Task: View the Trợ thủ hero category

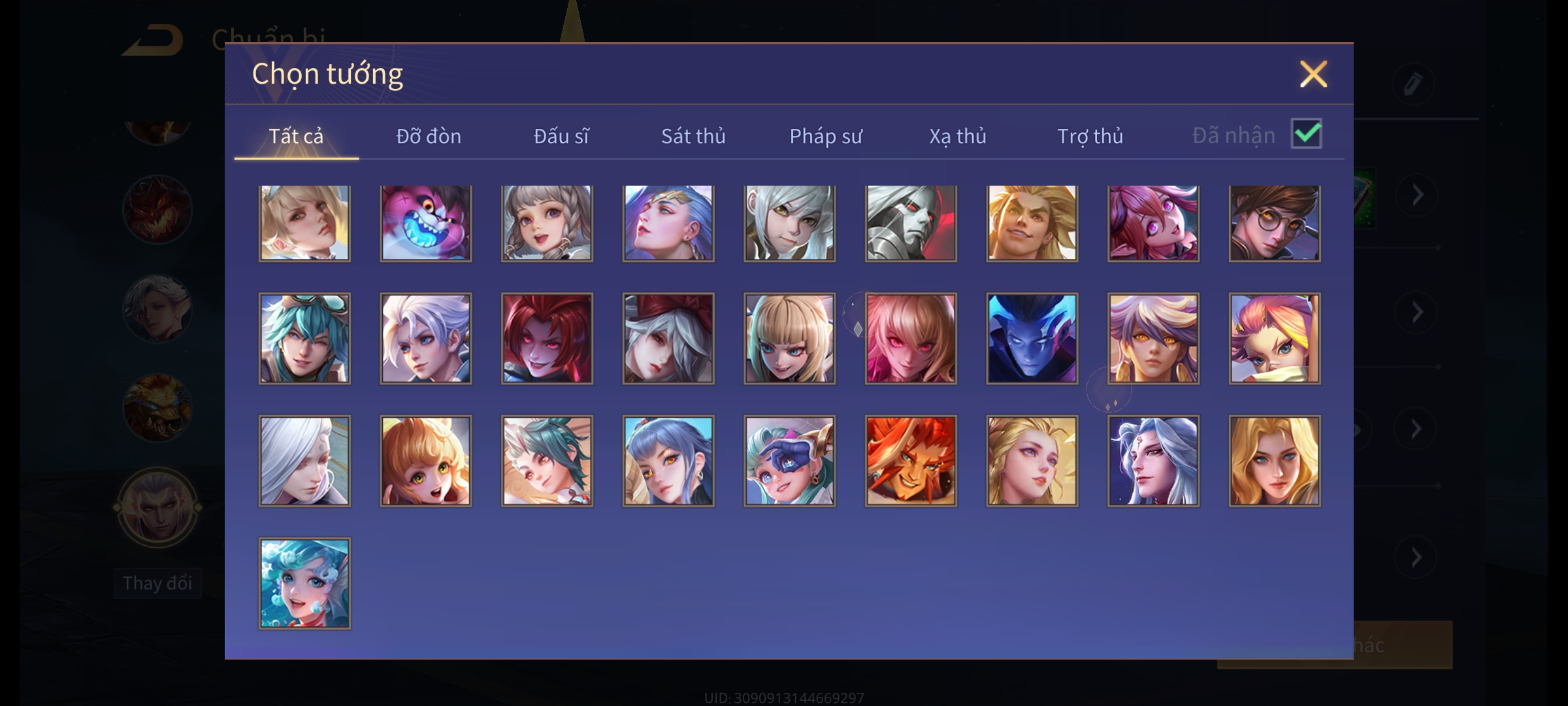Action: [x=1090, y=136]
